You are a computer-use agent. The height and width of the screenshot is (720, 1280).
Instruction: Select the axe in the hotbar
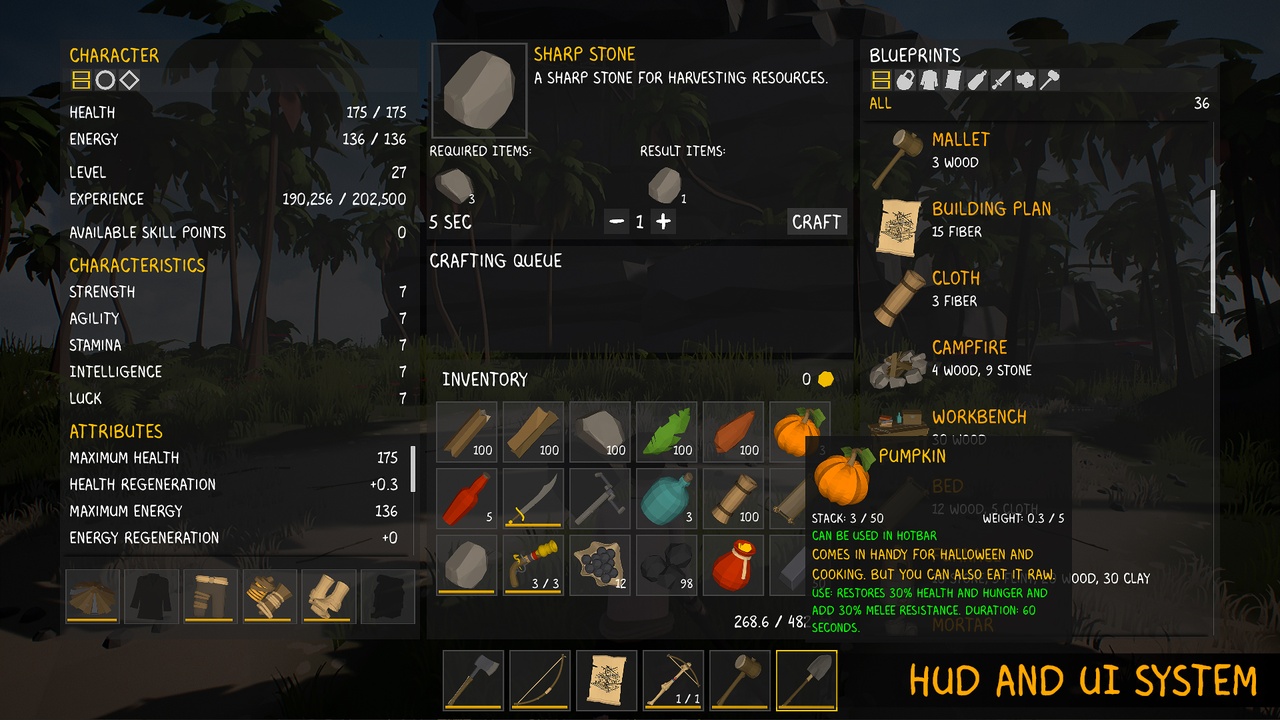(x=473, y=680)
